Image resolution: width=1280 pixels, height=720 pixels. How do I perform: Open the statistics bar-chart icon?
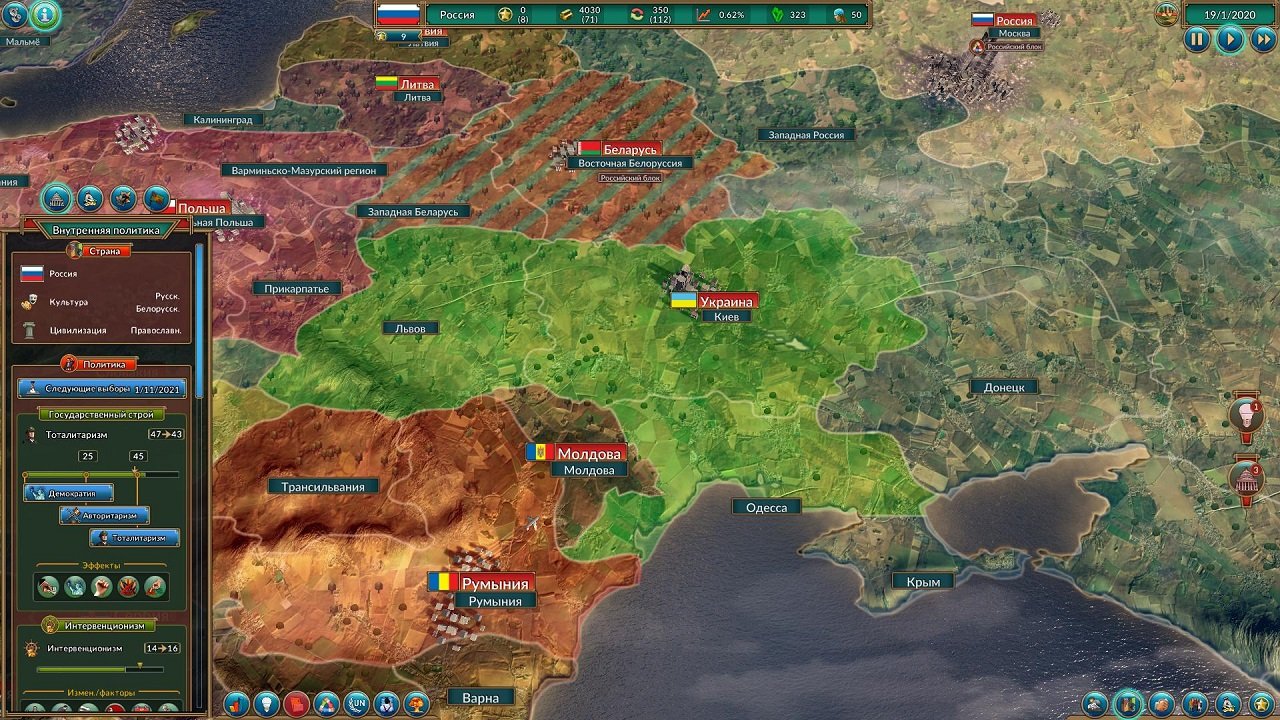pyautogui.click(x=236, y=702)
